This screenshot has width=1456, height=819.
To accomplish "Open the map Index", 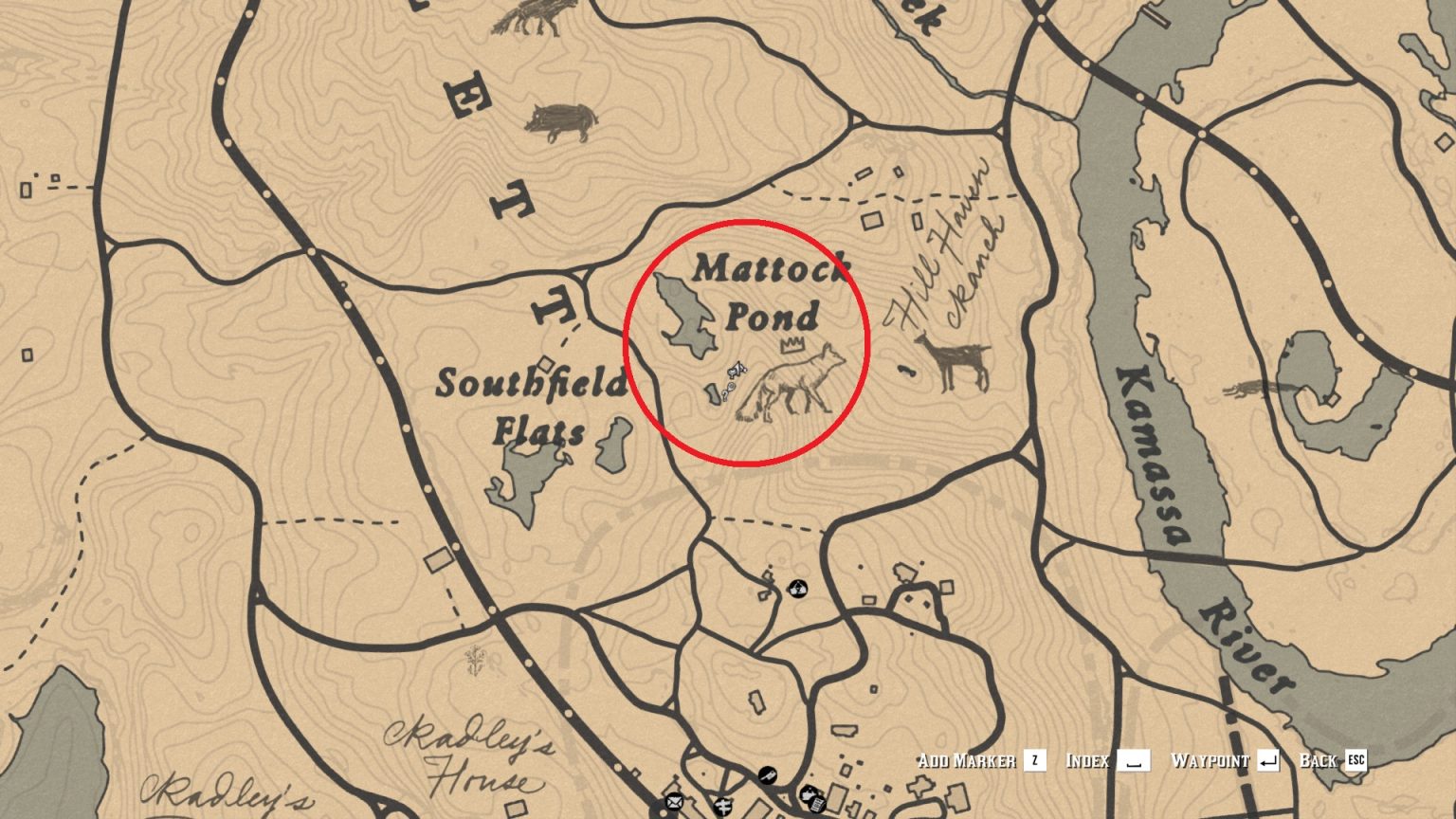I will [1088, 758].
